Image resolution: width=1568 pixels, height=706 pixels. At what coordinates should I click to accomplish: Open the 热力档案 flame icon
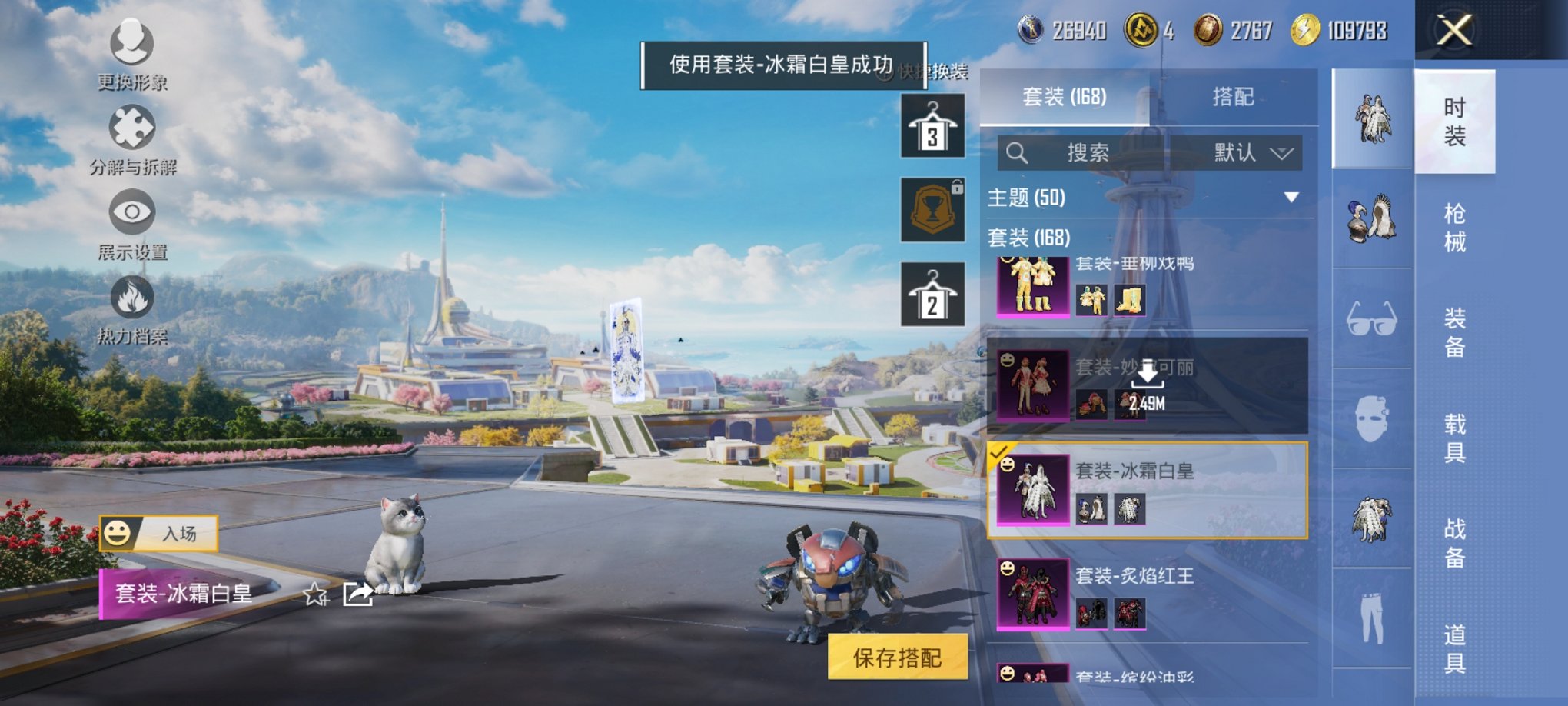click(131, 304)
